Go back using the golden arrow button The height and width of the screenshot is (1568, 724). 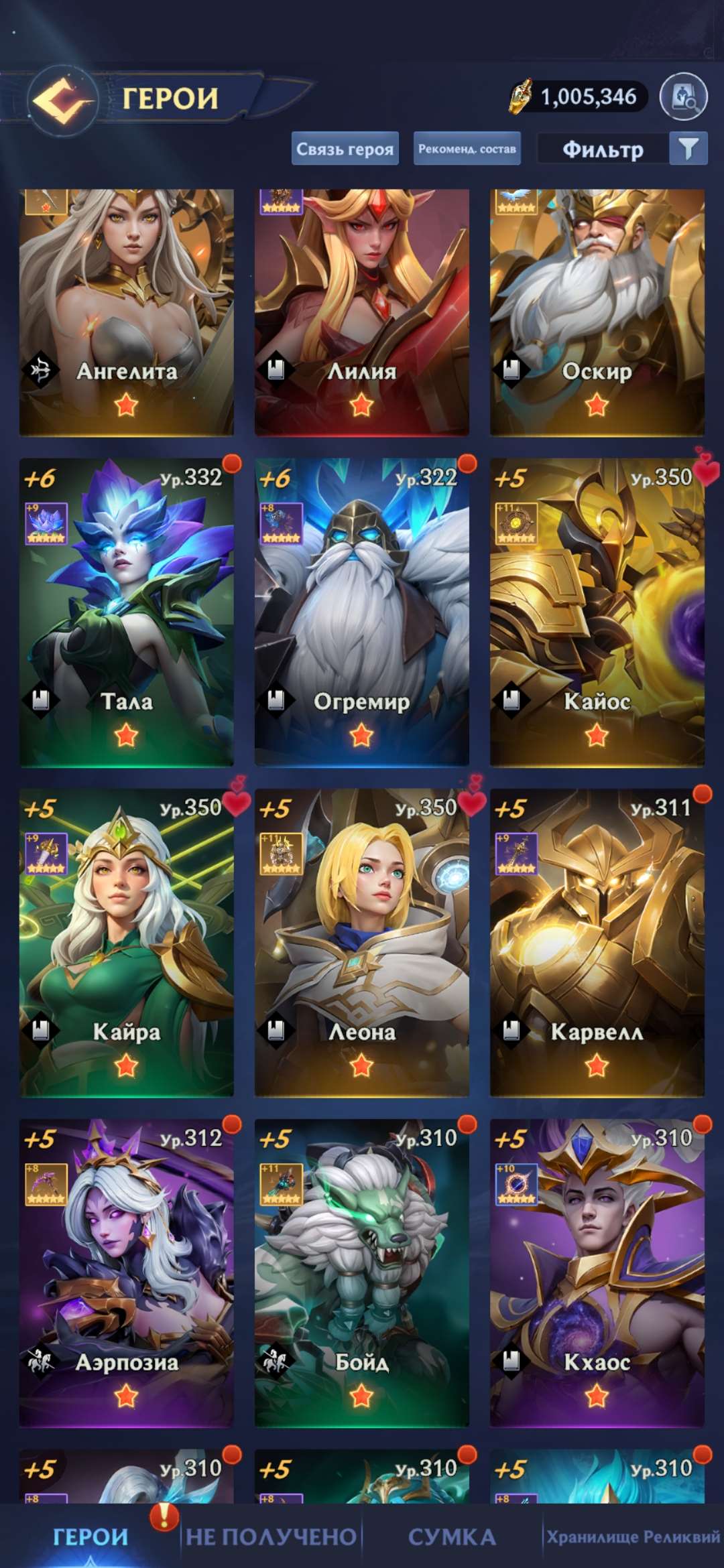click(x=62, y=101)
